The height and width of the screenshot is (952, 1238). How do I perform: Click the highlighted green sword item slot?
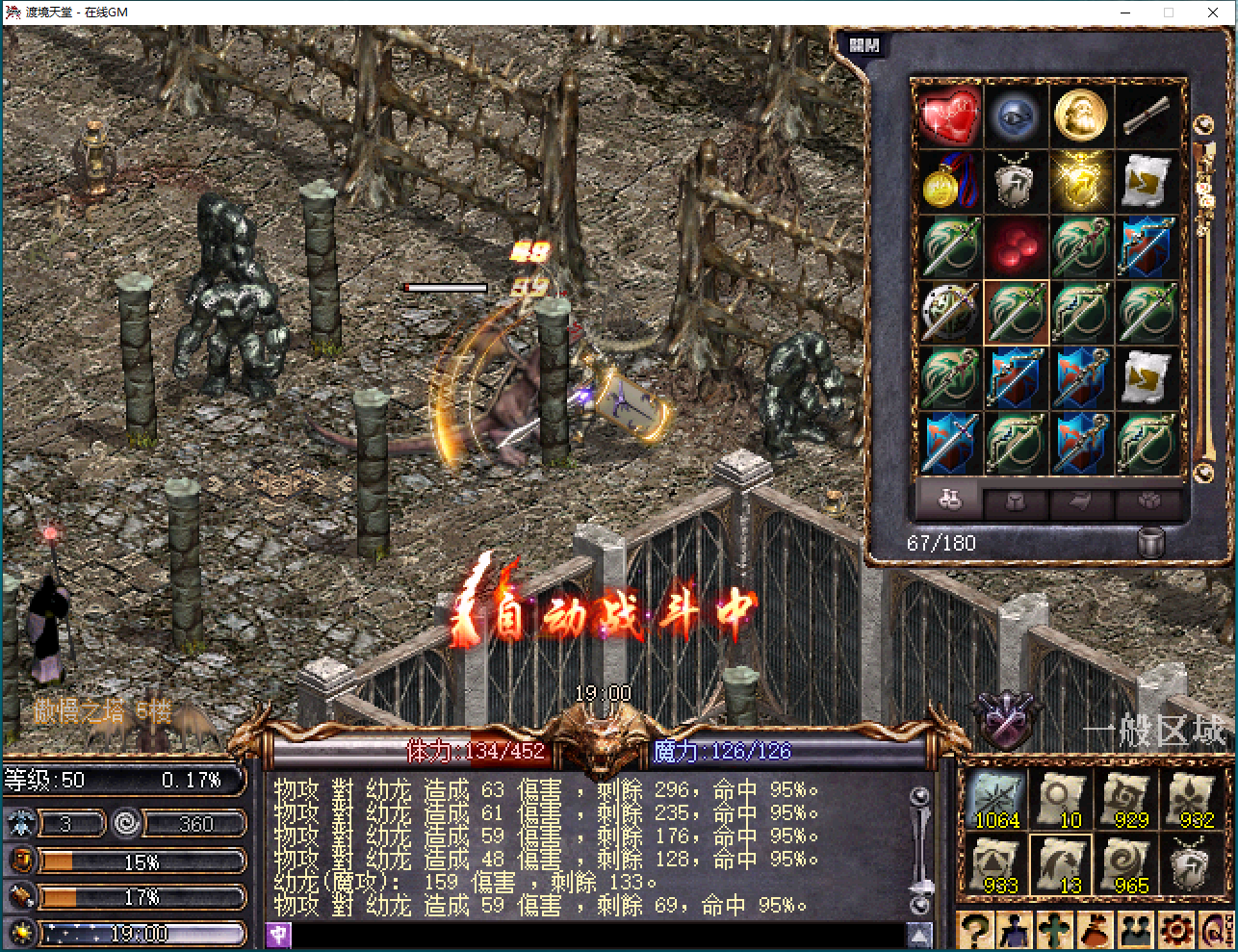click(1016, 312)
